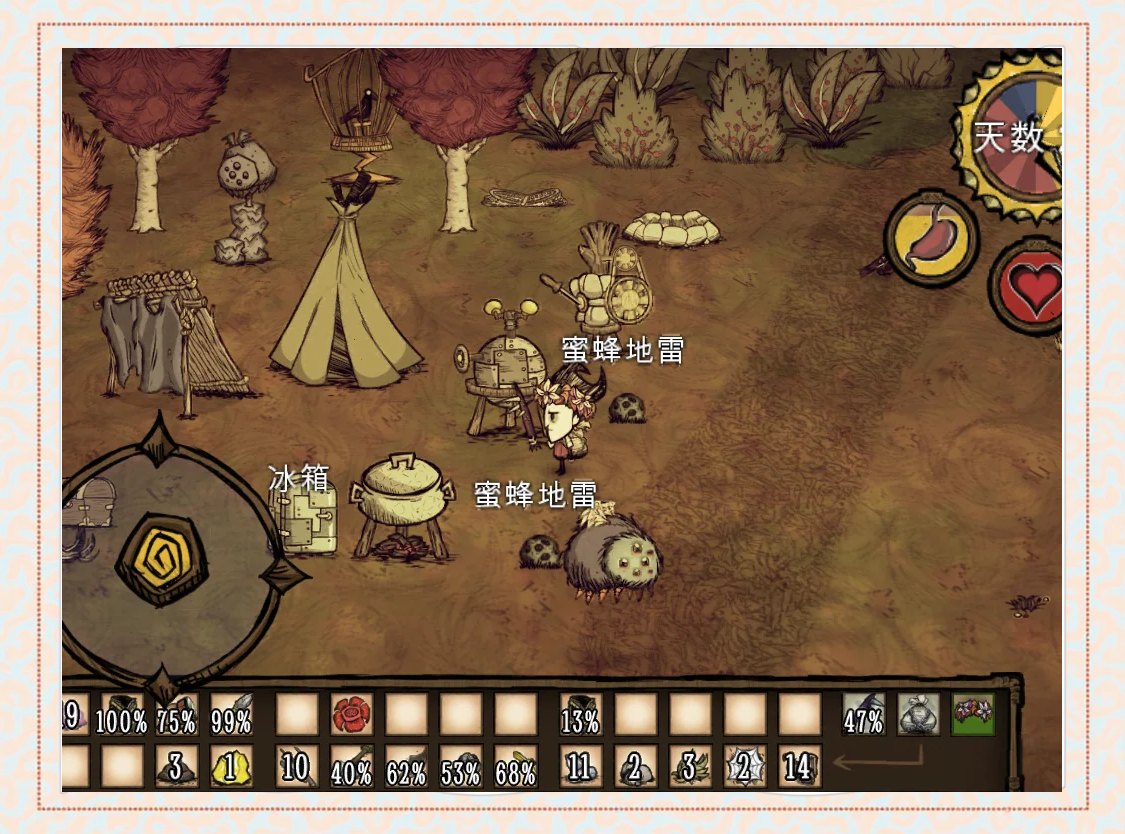The image size is (1125, 834).
Task: Open the white sack body slot
Action: (x=917, y=714)
